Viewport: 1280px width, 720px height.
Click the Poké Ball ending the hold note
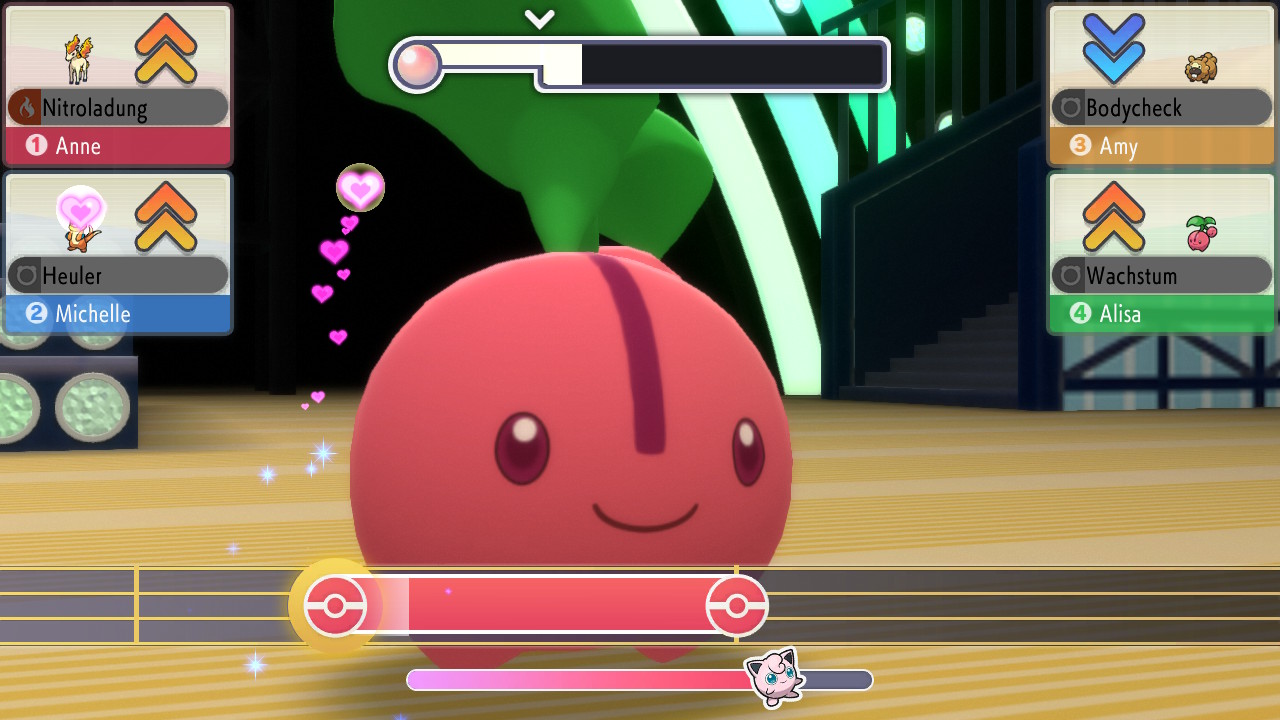coord(737,606)
